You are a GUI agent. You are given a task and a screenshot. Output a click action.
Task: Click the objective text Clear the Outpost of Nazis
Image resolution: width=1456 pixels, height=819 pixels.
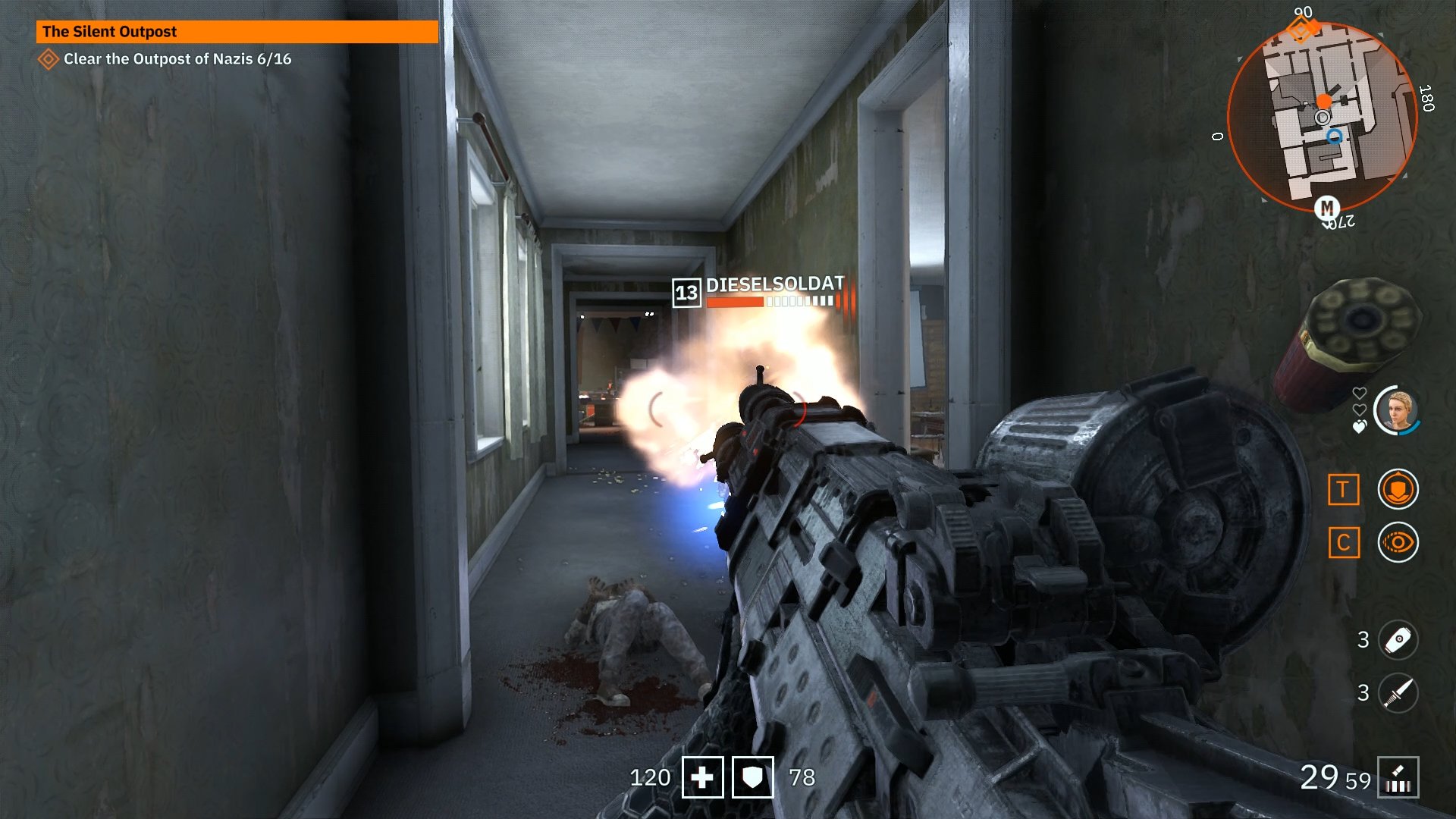coord(177,56)
